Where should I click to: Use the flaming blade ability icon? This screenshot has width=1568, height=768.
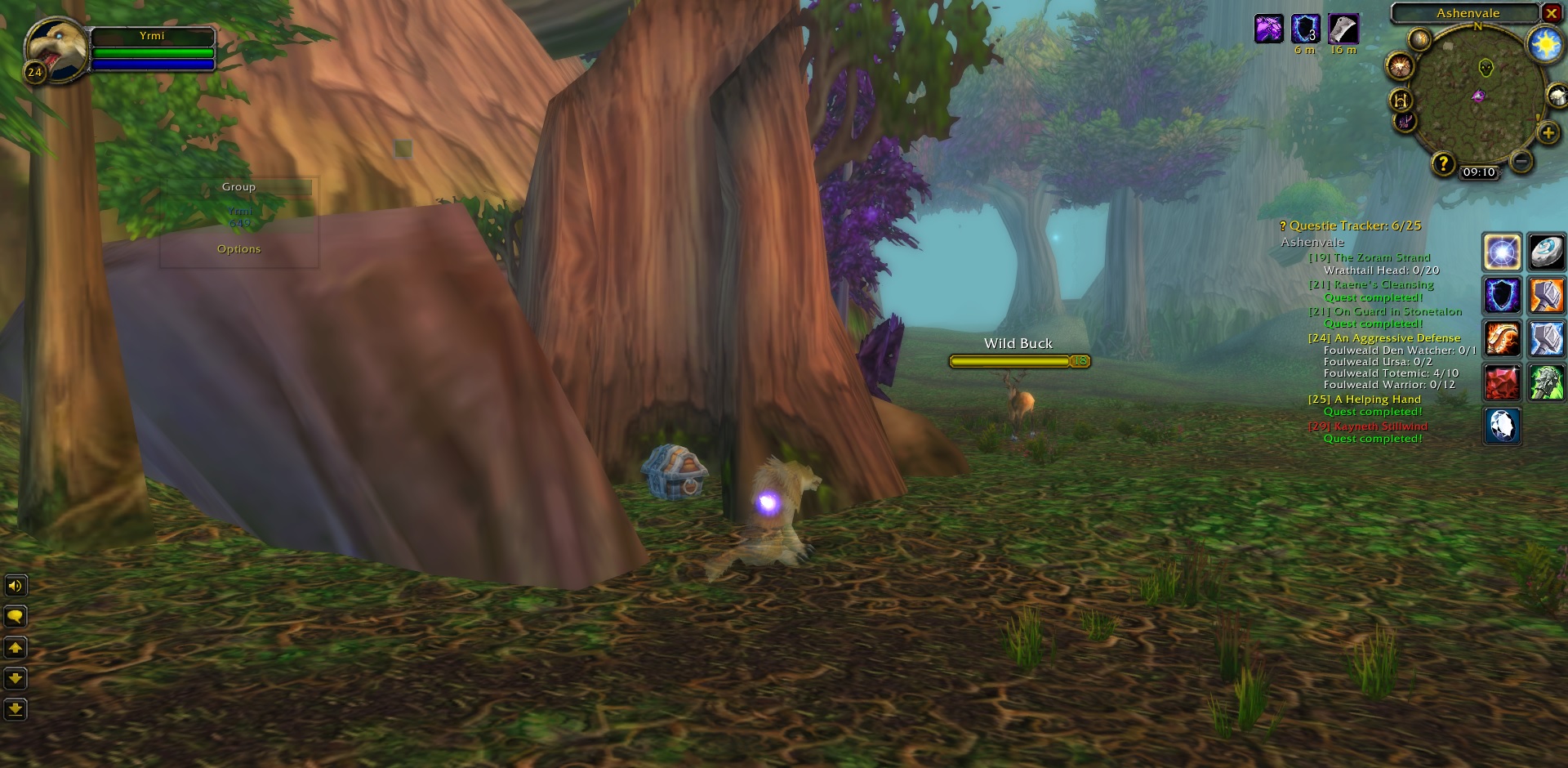1503,338
